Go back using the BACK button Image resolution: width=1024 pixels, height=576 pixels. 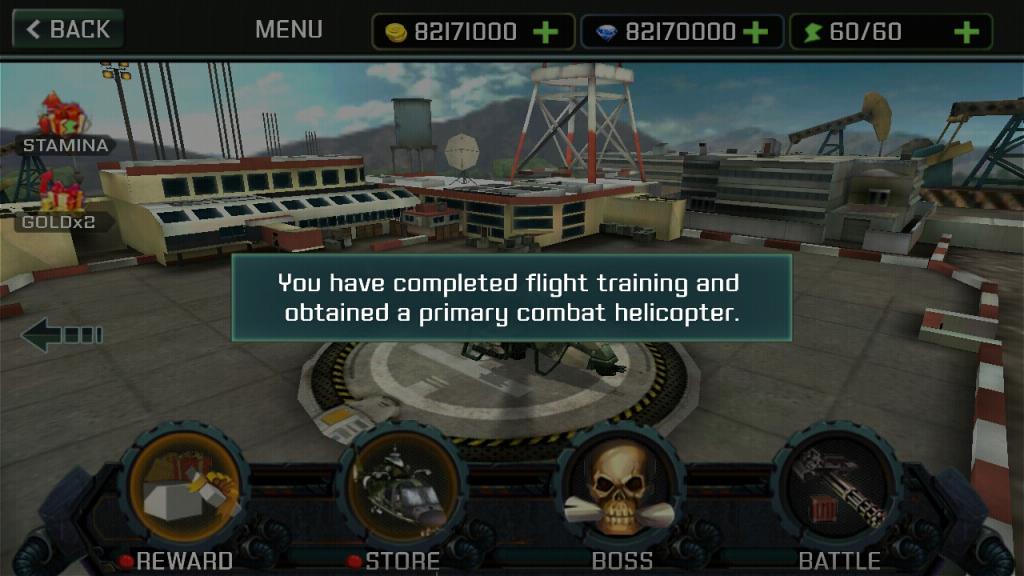(68, 29)
